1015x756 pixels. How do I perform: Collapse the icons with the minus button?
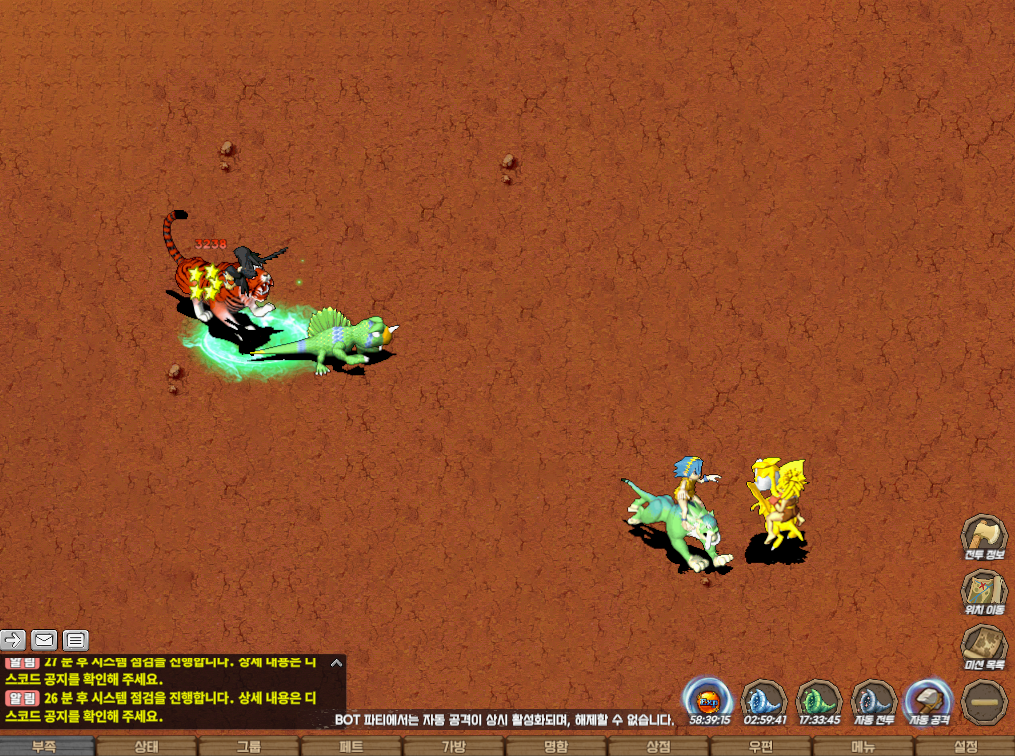pyautogui.click(x=984, y=701)
